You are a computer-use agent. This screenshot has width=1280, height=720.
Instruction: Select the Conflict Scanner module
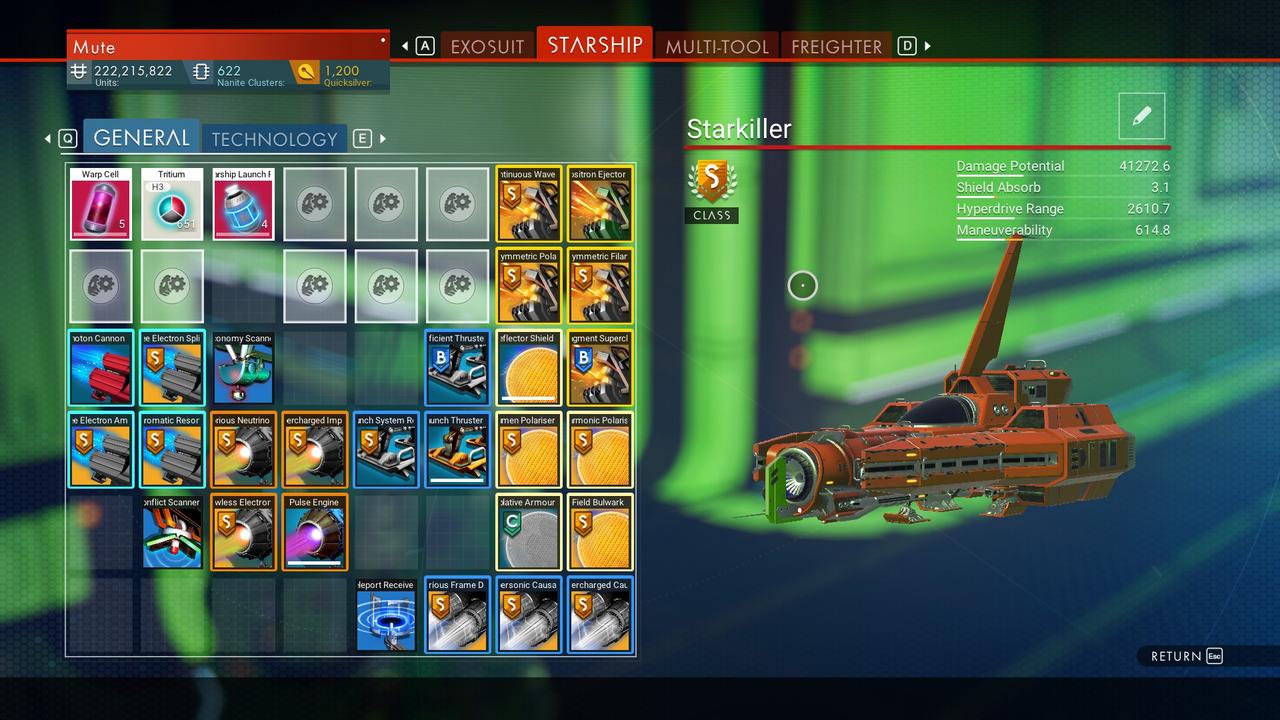click(x=172, y=532)
